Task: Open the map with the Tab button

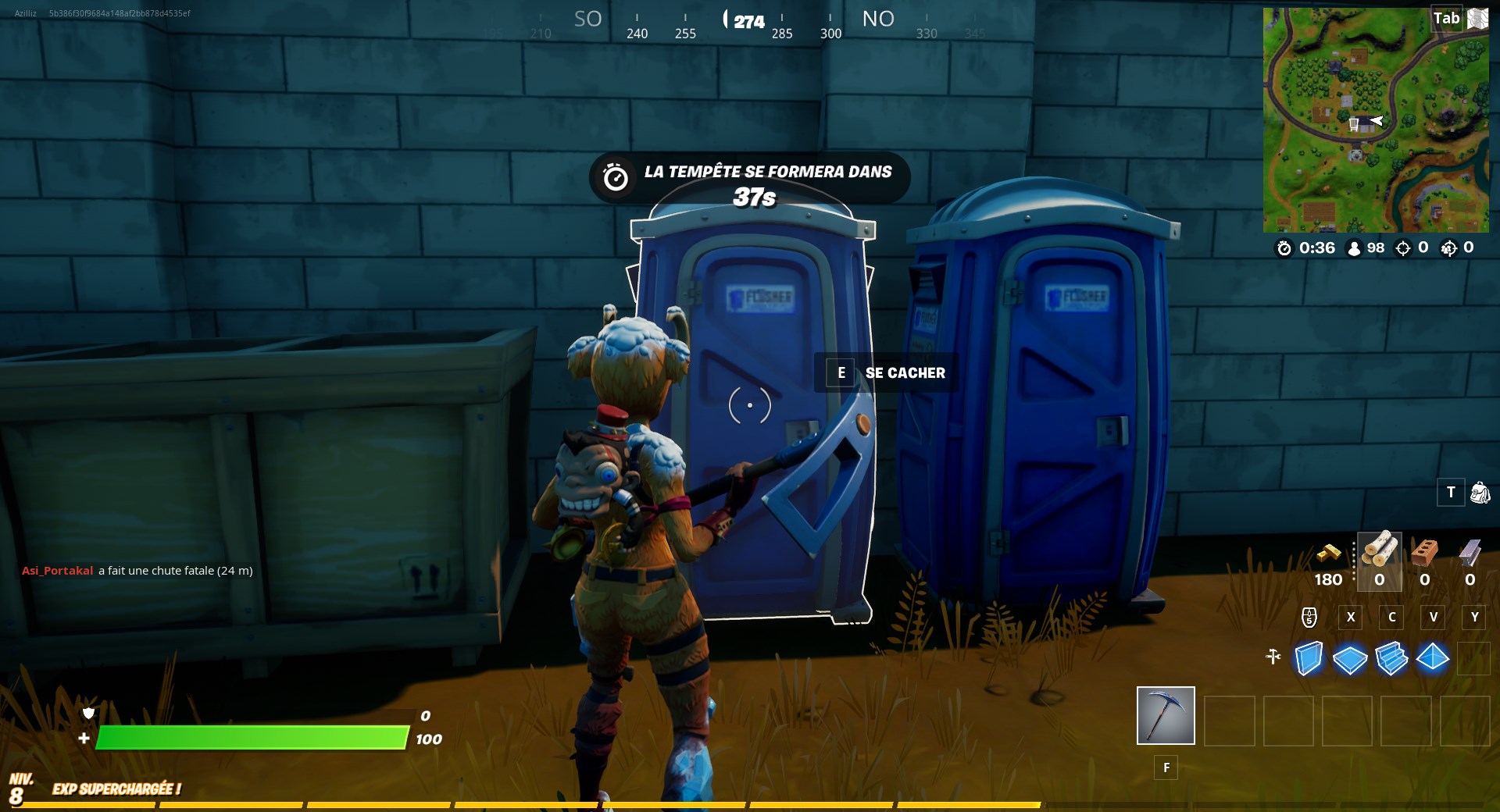Action: point(1447,18)
